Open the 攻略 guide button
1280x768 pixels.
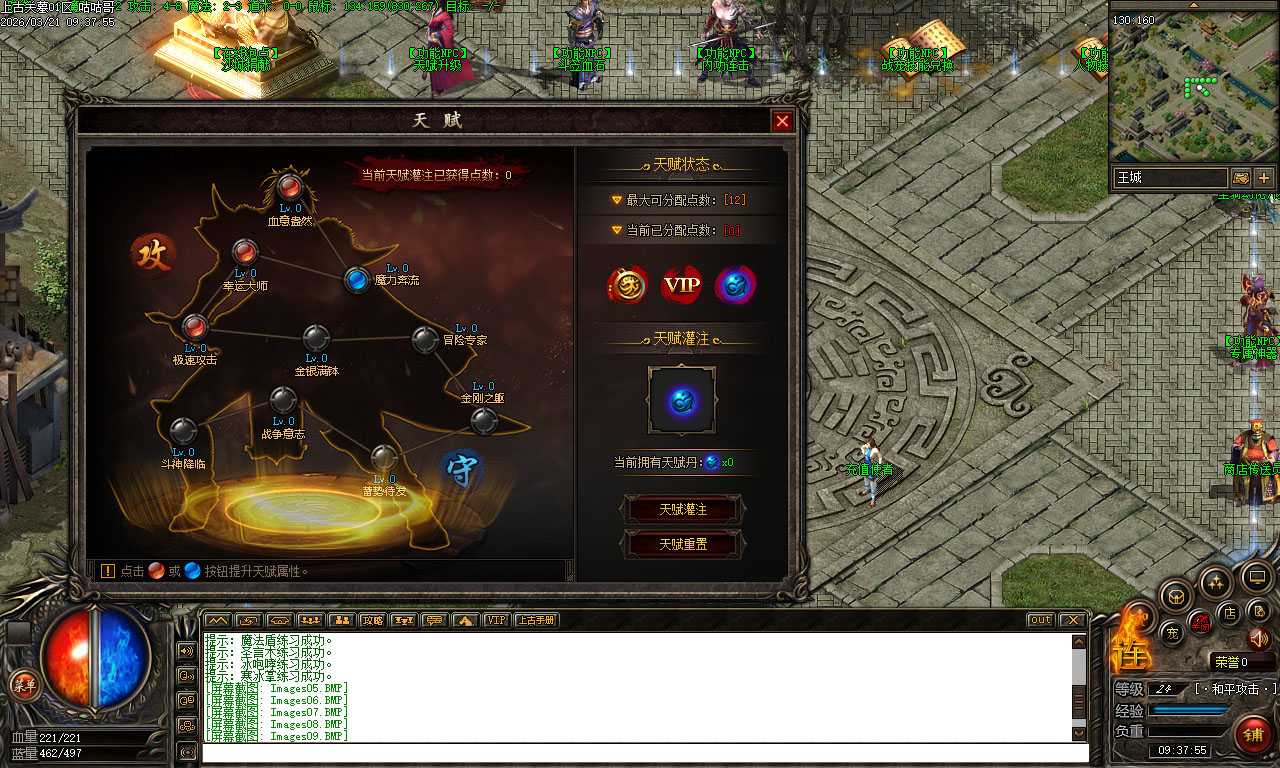(x=373, y=620)
